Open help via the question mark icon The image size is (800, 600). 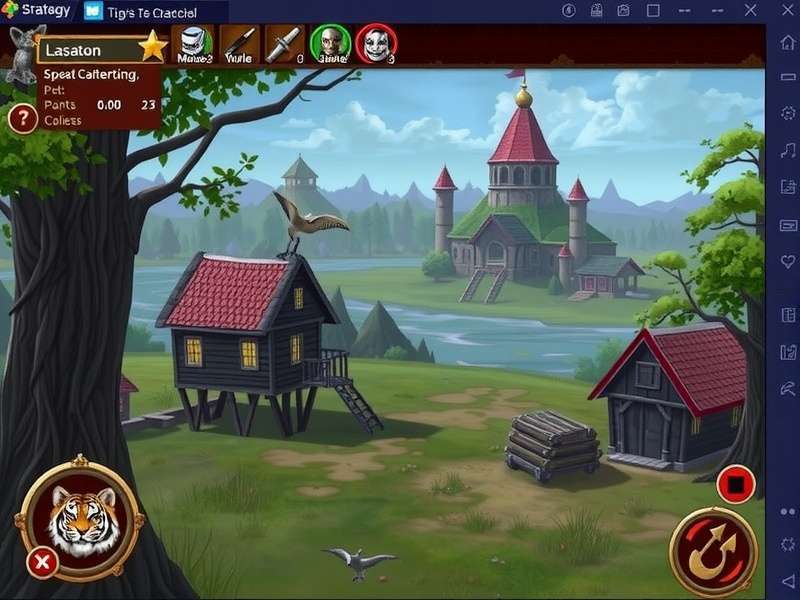point(22,119)
